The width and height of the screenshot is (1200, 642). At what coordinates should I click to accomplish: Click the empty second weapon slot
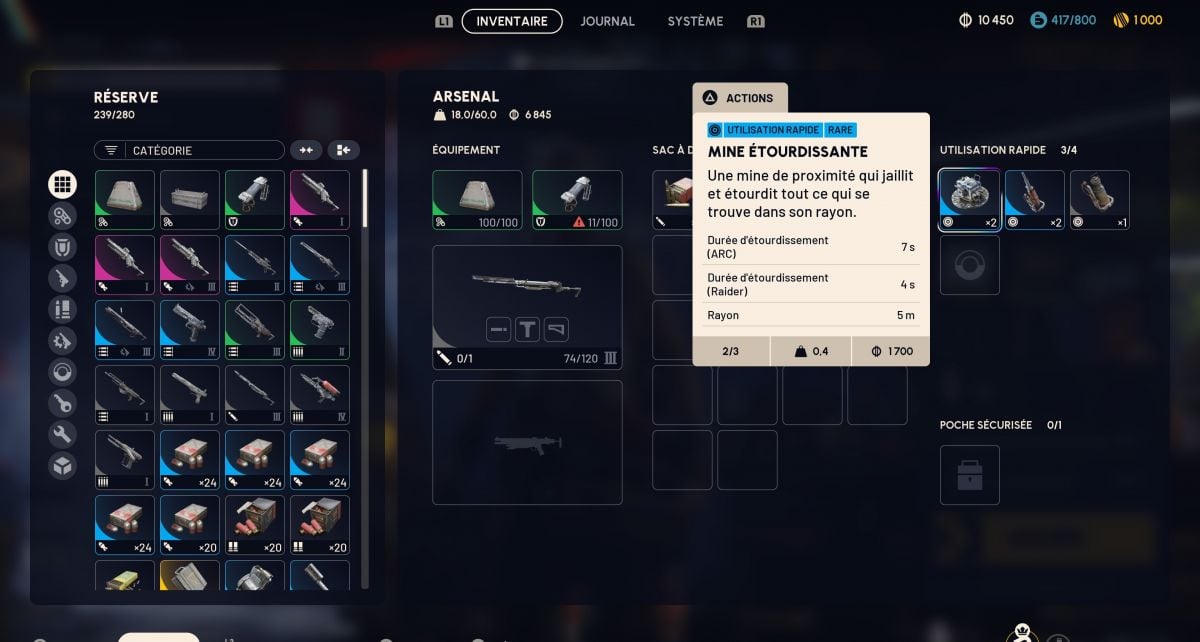coord(527,442)
